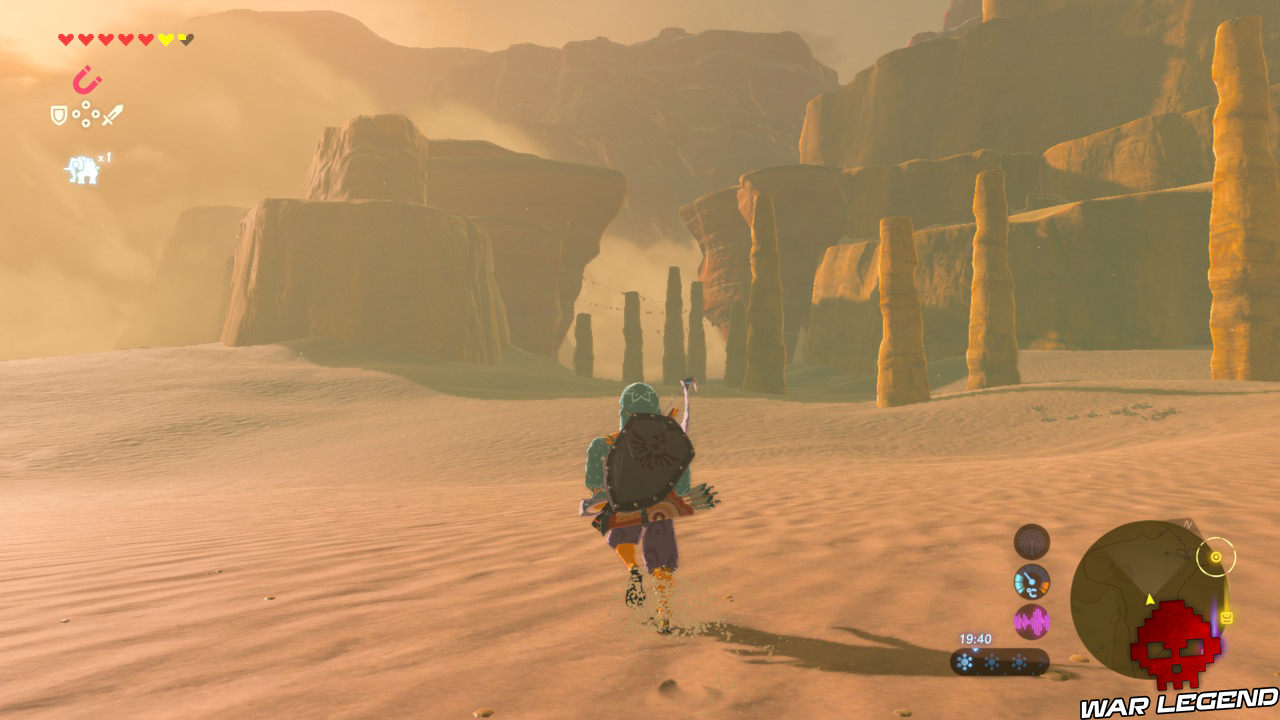Screen dimensions: 1280x720
Task: Click the shield durability icon
Action: point(58,113)
